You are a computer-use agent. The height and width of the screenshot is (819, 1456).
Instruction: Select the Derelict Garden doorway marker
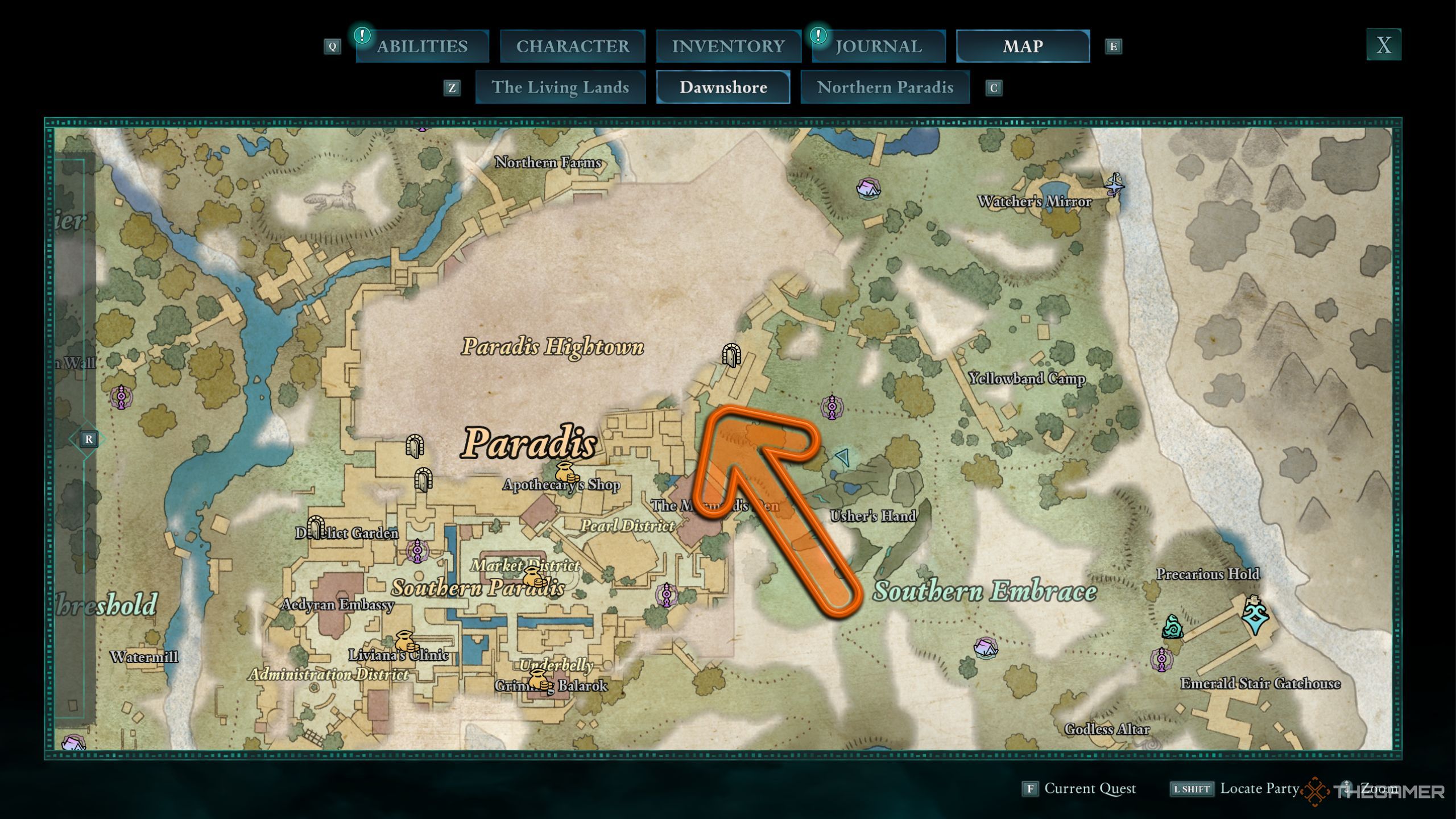click(x=316, y=527)
